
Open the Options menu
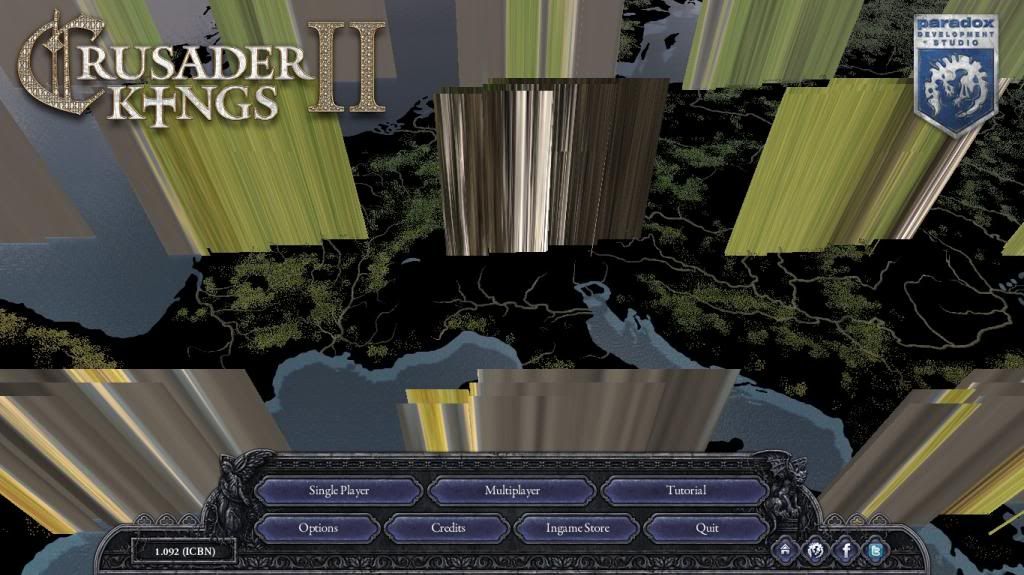(318, 528)
